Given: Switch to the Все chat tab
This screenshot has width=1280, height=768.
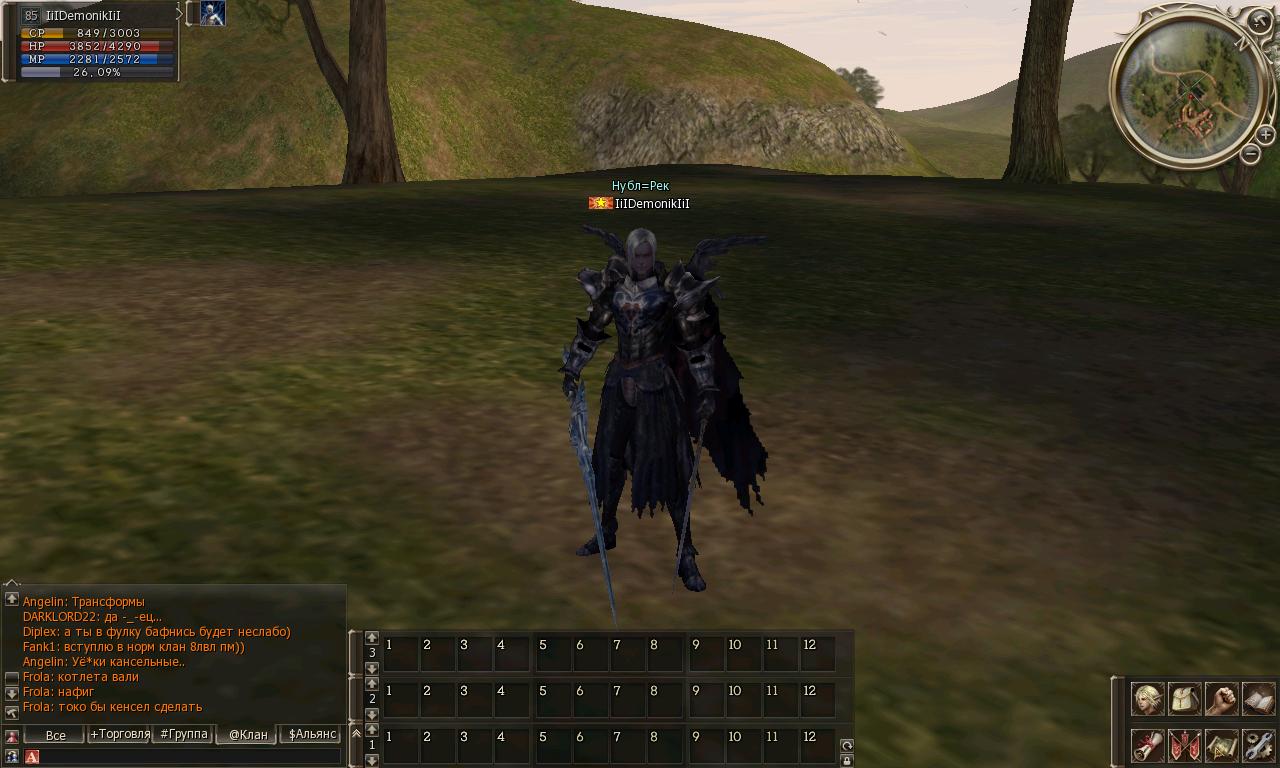Looking at the screenshot, I should click(x=55, y=735).
